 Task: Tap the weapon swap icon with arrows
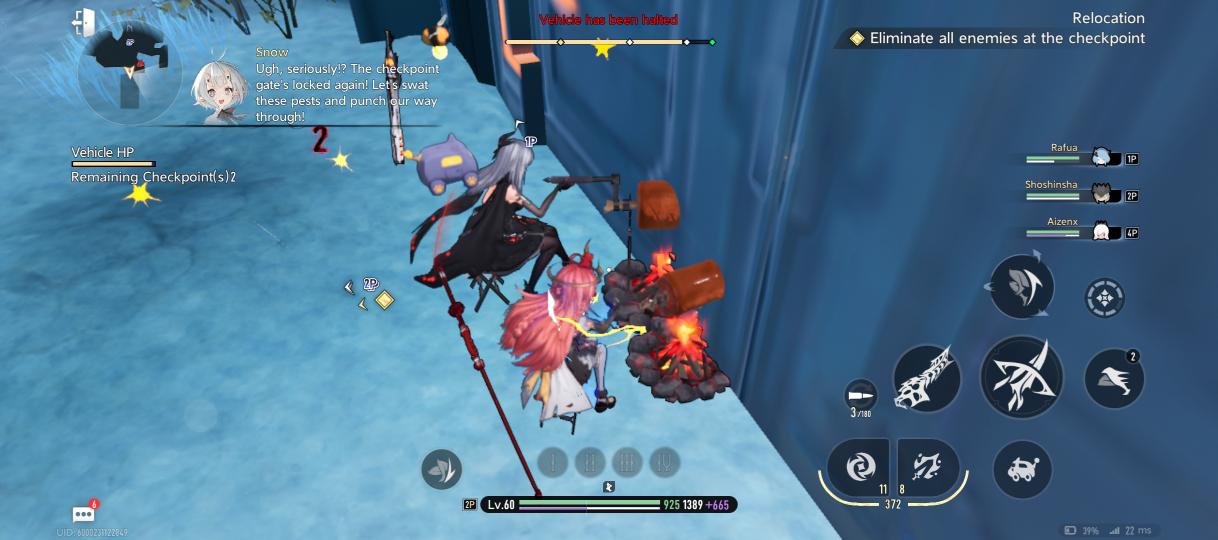pos(1021,287)
